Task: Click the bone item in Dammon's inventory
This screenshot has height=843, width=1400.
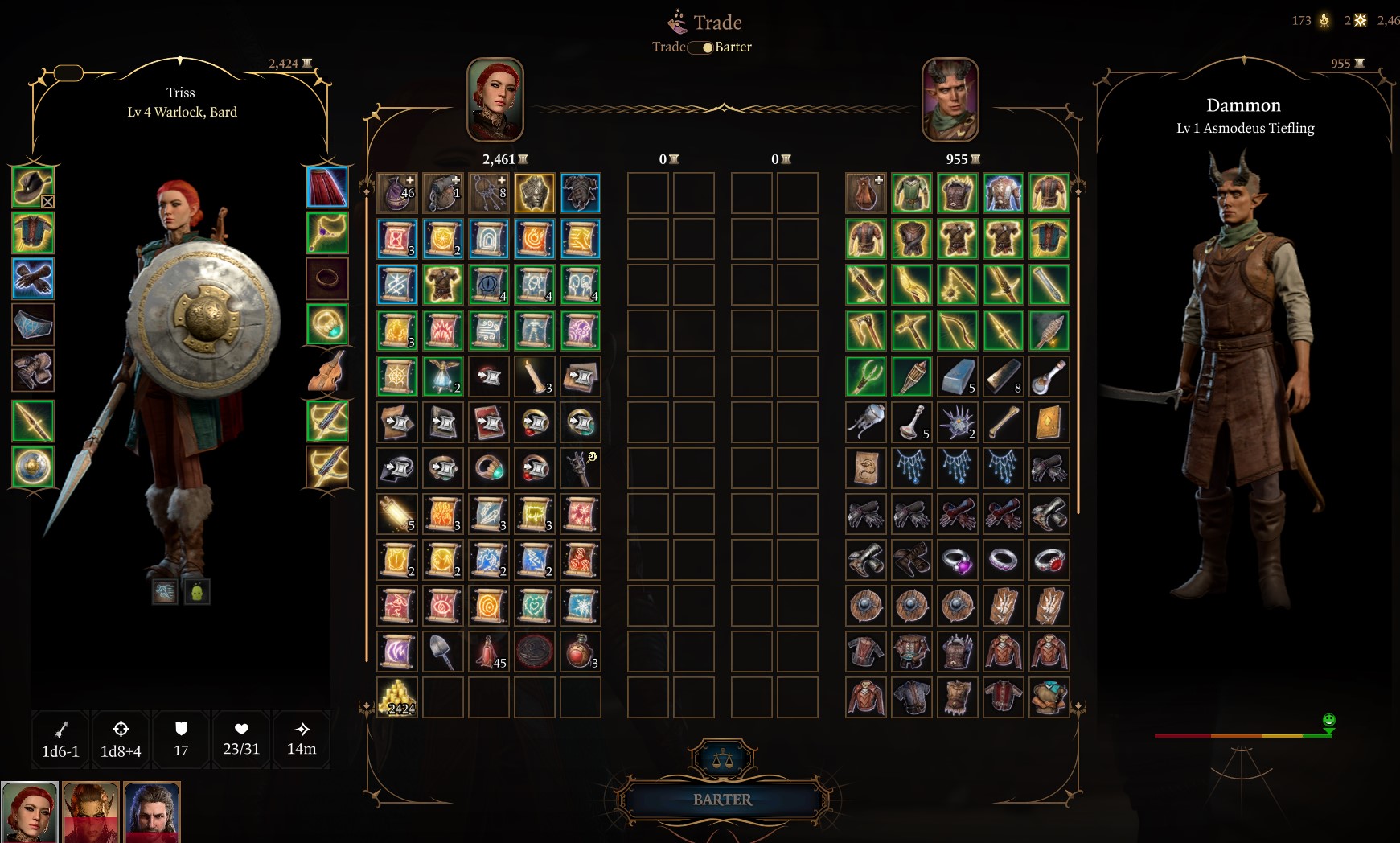Action: coord(1004,421)
